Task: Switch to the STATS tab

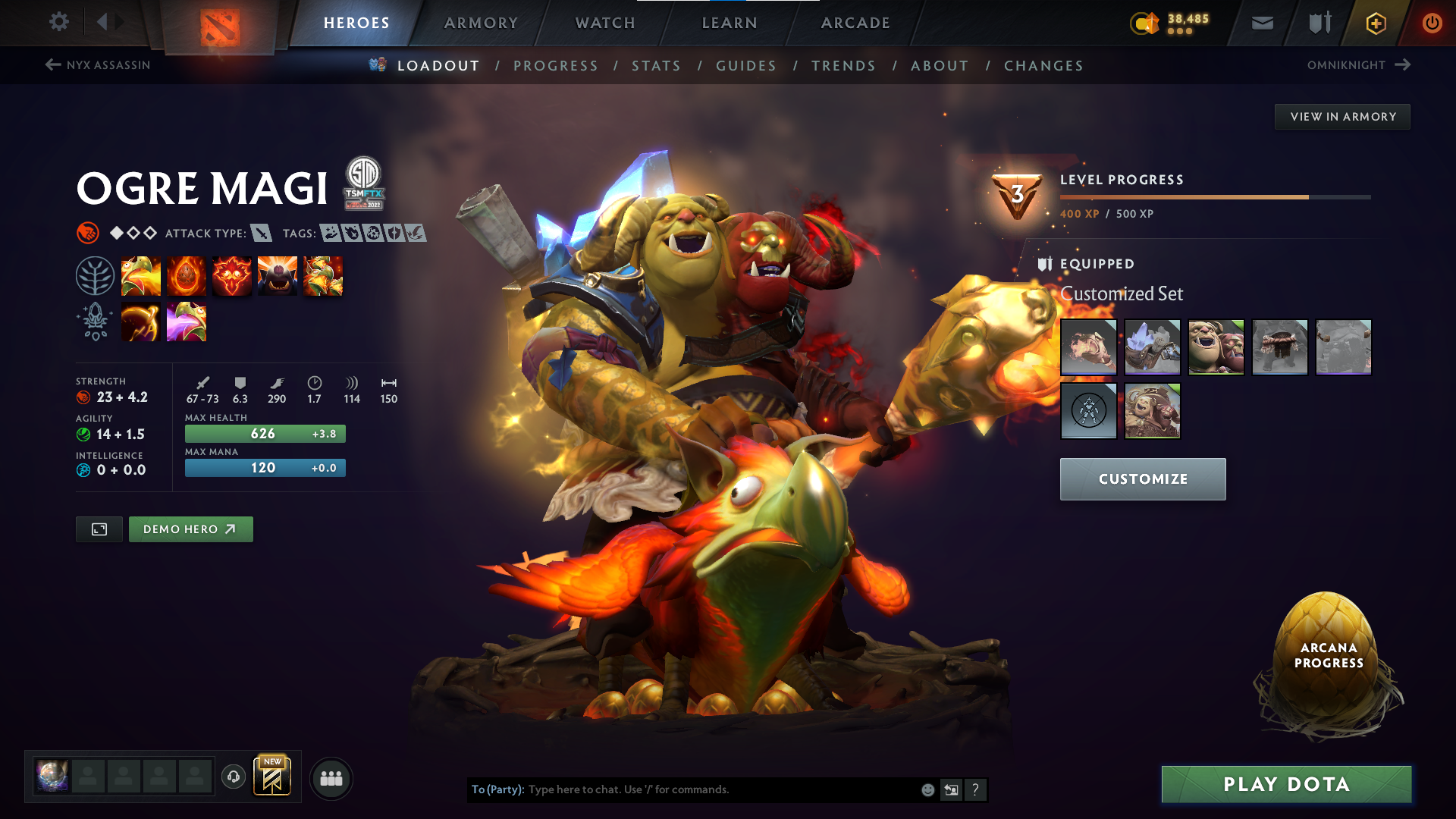Action: coord(657,66)
